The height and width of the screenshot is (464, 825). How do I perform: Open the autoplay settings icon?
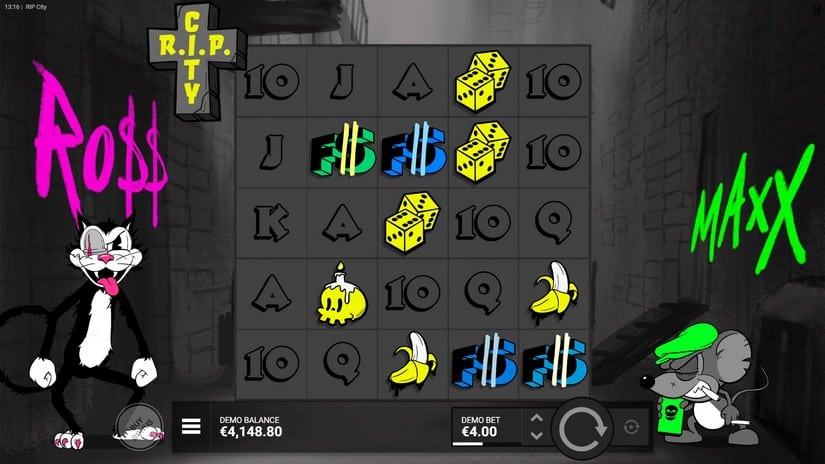(x=630, y=427)
